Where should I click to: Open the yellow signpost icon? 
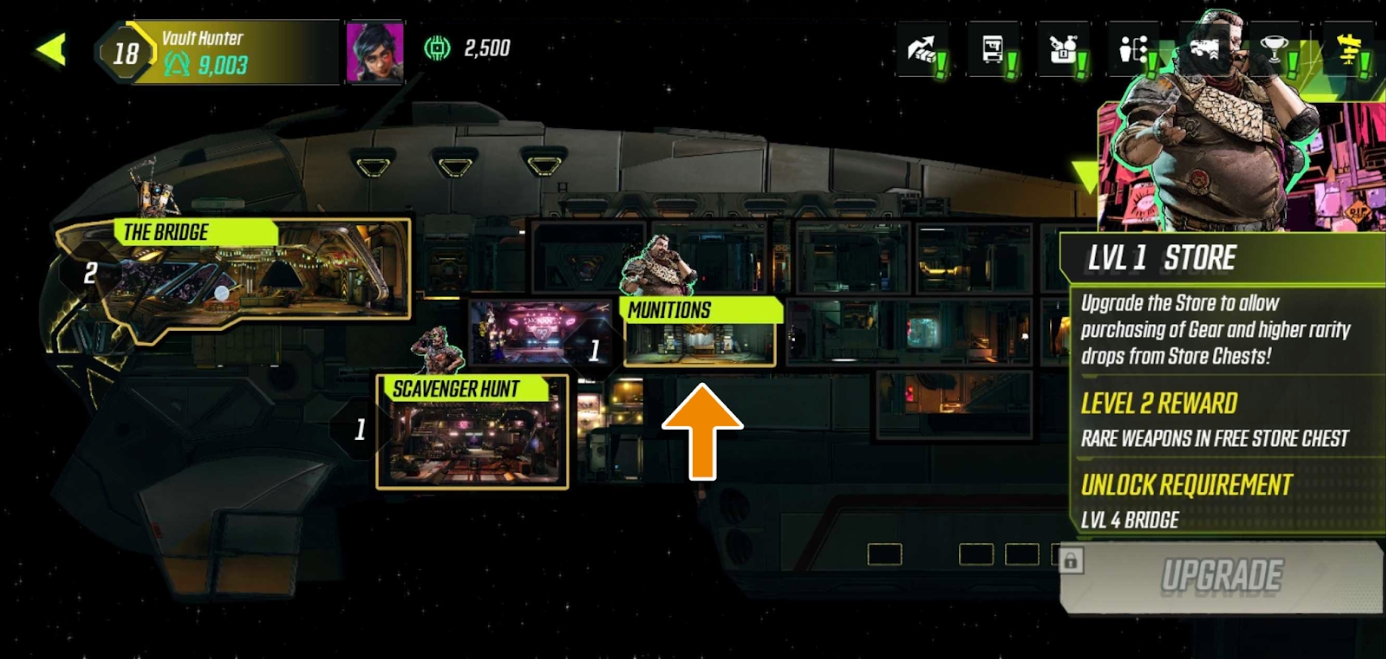click(1348, 50)
